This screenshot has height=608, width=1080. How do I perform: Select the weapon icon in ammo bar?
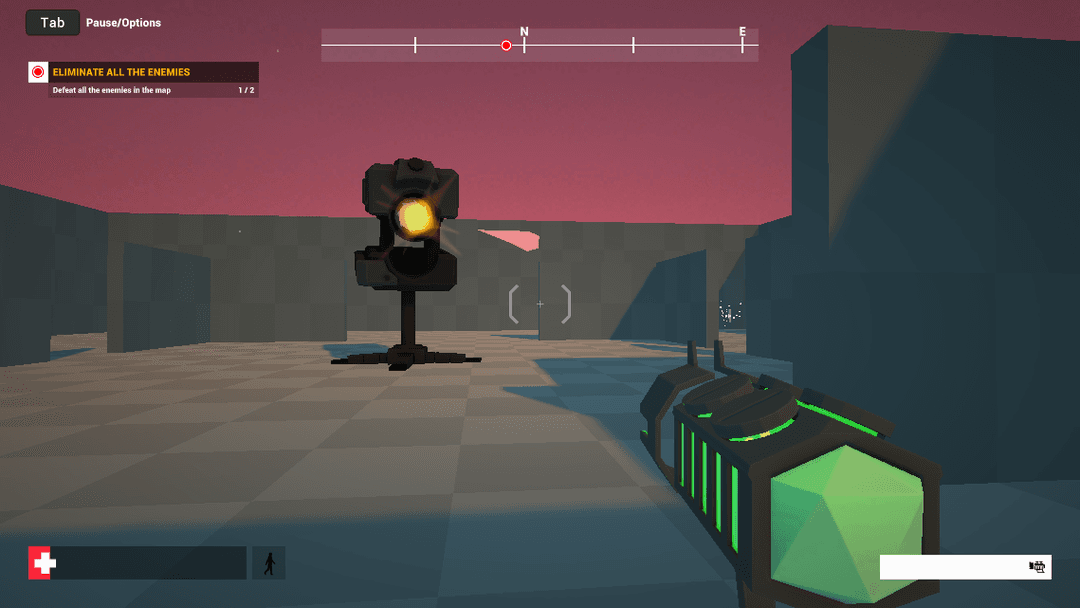(x=1037, y=567)
